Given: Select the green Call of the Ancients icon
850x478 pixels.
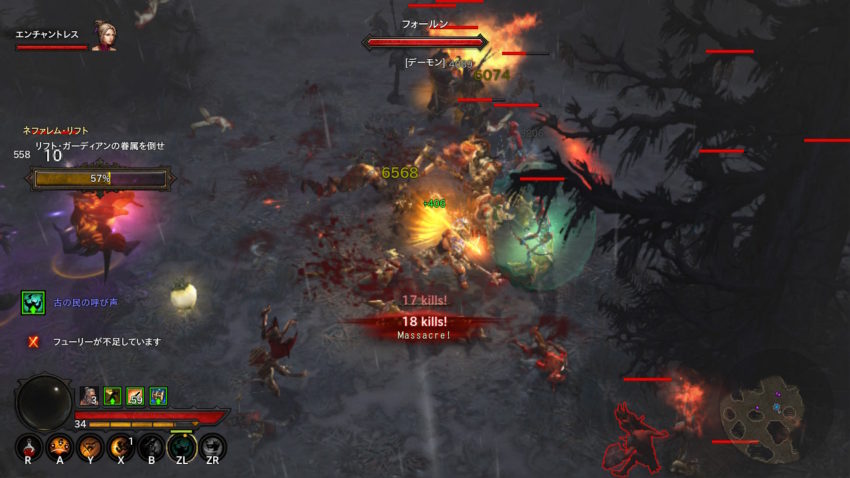Looking at the screenshot, I should tap(34, 302).
